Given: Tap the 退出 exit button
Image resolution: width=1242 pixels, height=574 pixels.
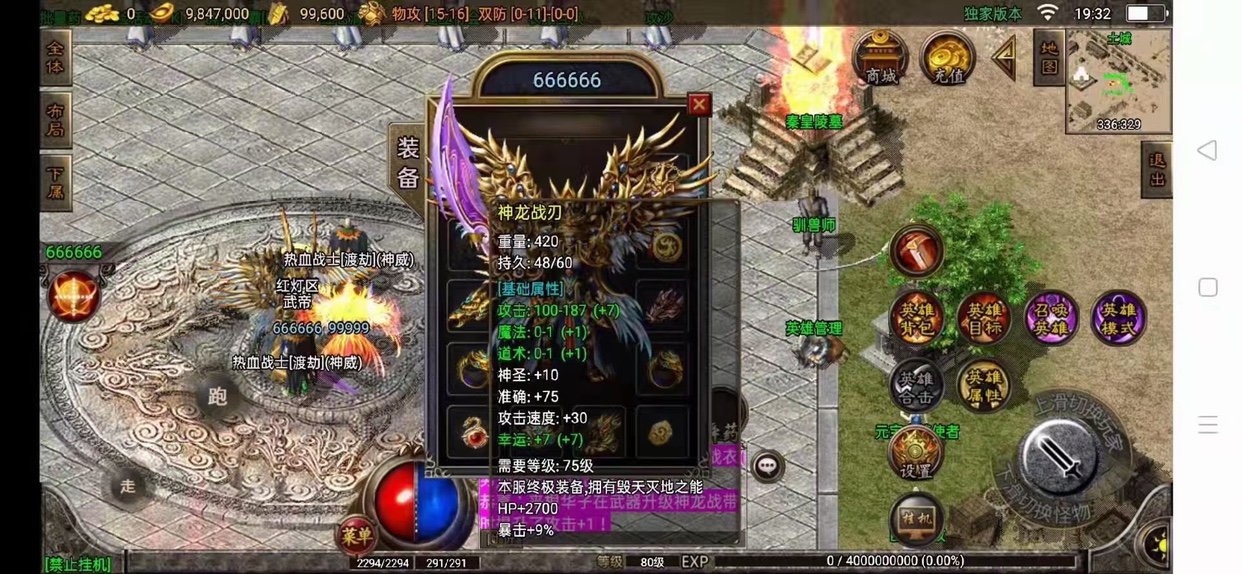Looking at the screenshot, I should [x=1157, y=169].
